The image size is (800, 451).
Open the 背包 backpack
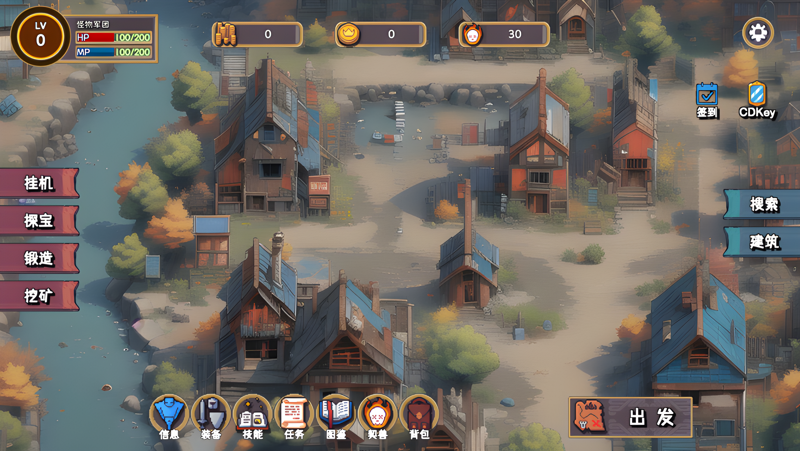[419, 414]
